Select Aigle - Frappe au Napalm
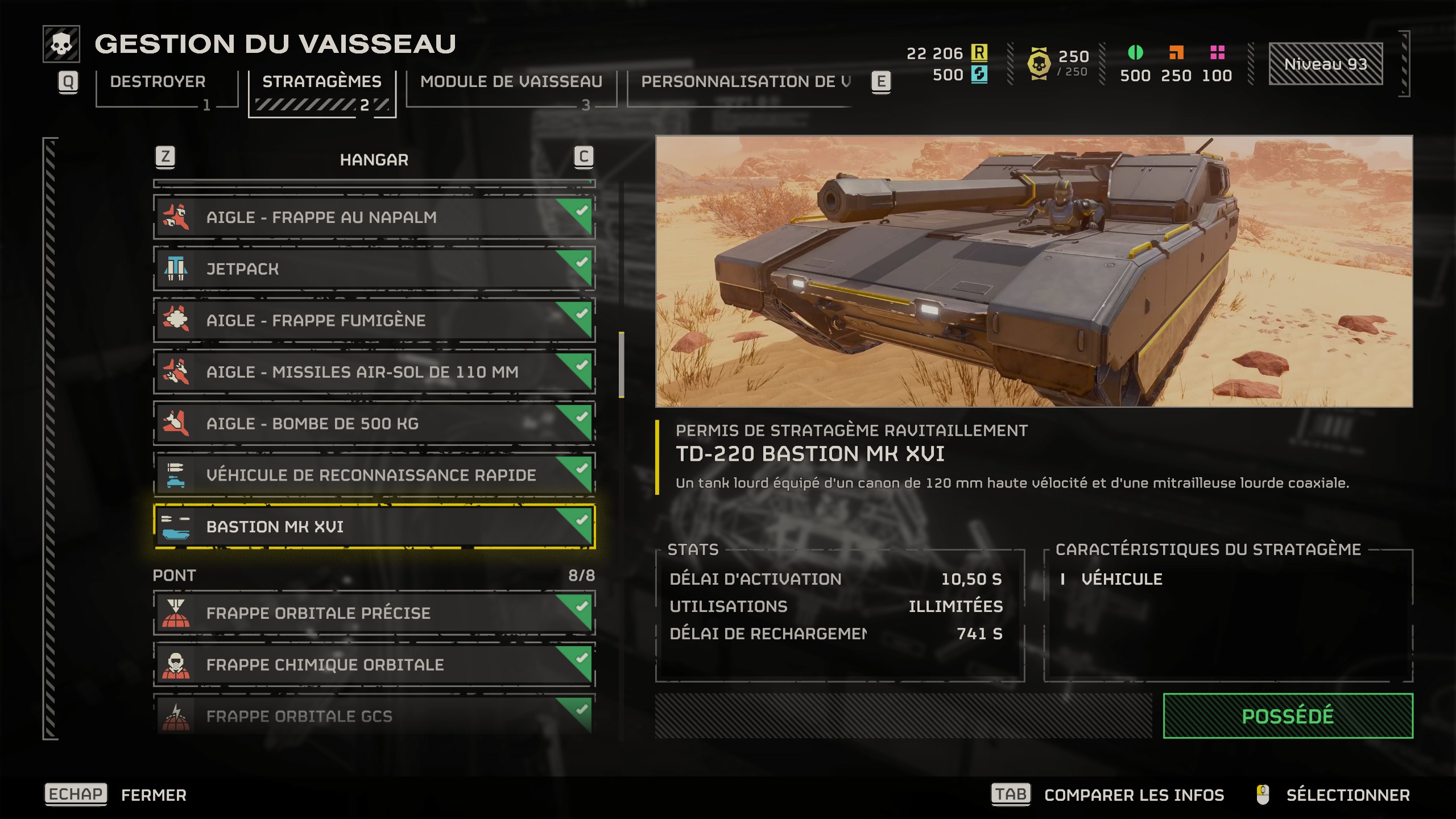 (374, 217)
